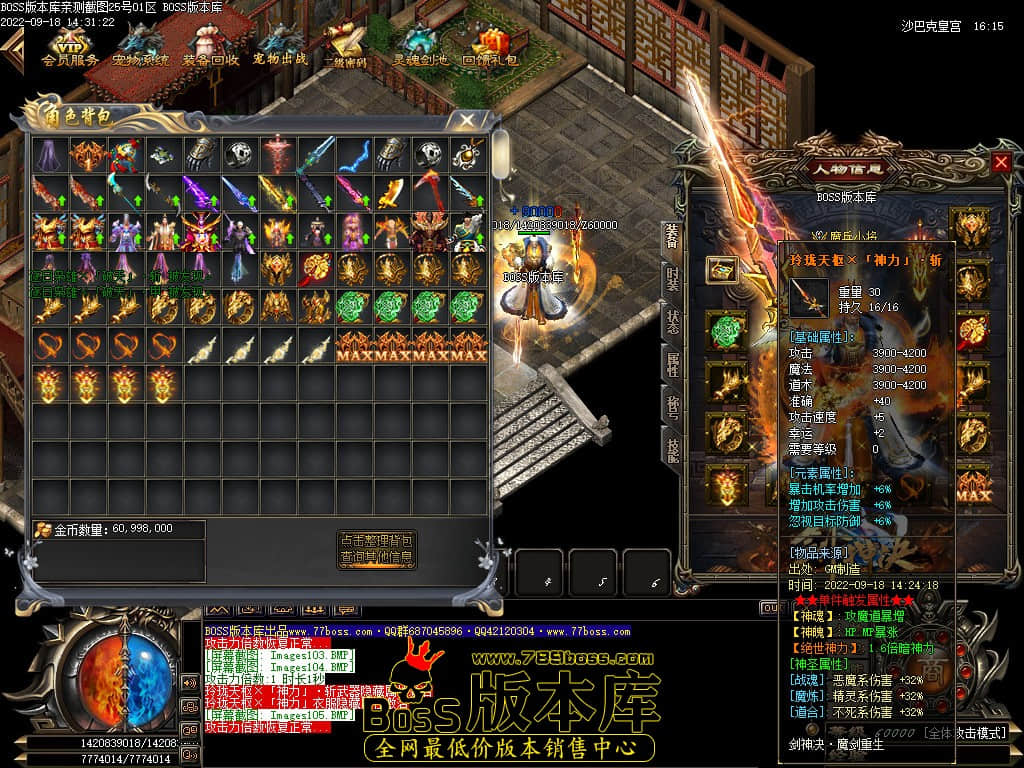Close the 人物信息 character window

(x=1001, y=162)
